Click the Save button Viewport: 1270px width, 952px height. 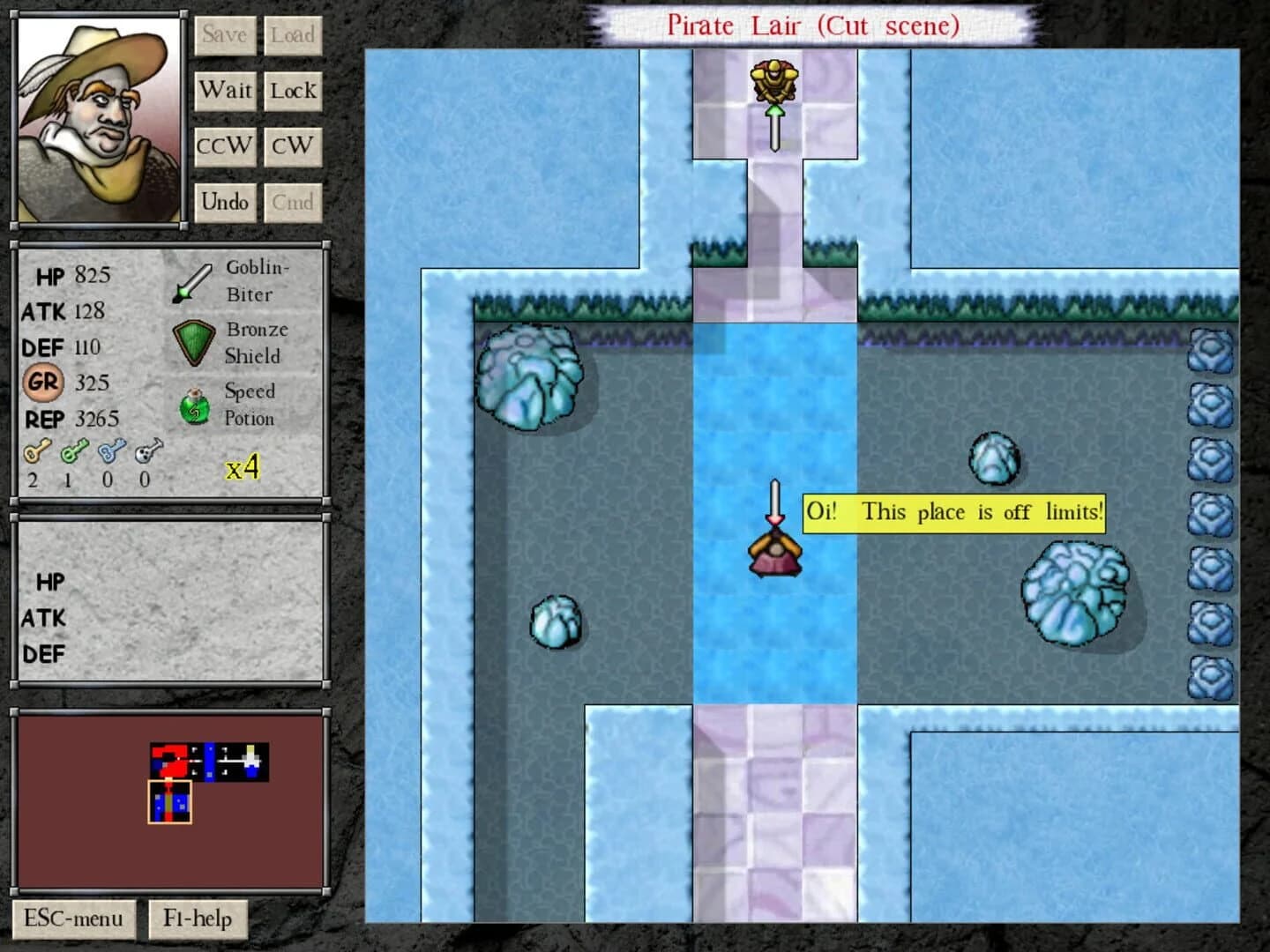pyautogui.click(x=225, y=35)
